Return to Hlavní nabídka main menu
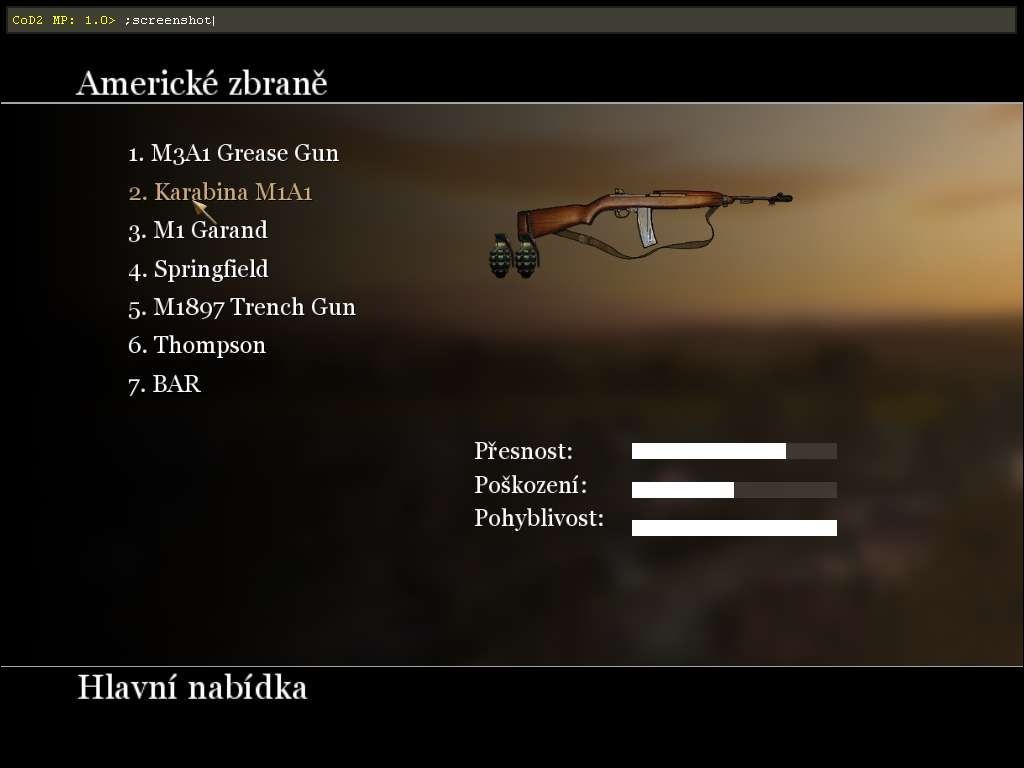This screenshot has width=1024, height=768. click(x=192, y=688)
